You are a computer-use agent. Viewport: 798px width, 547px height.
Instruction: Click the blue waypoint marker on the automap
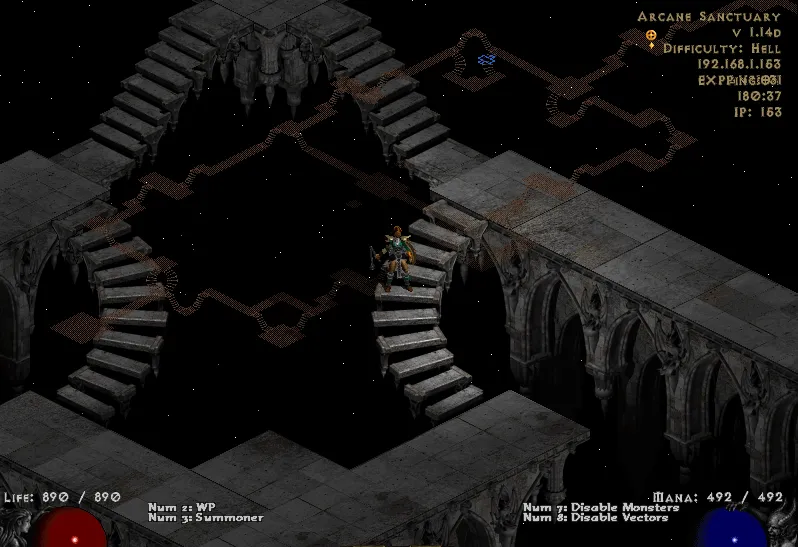click(487, 60)
